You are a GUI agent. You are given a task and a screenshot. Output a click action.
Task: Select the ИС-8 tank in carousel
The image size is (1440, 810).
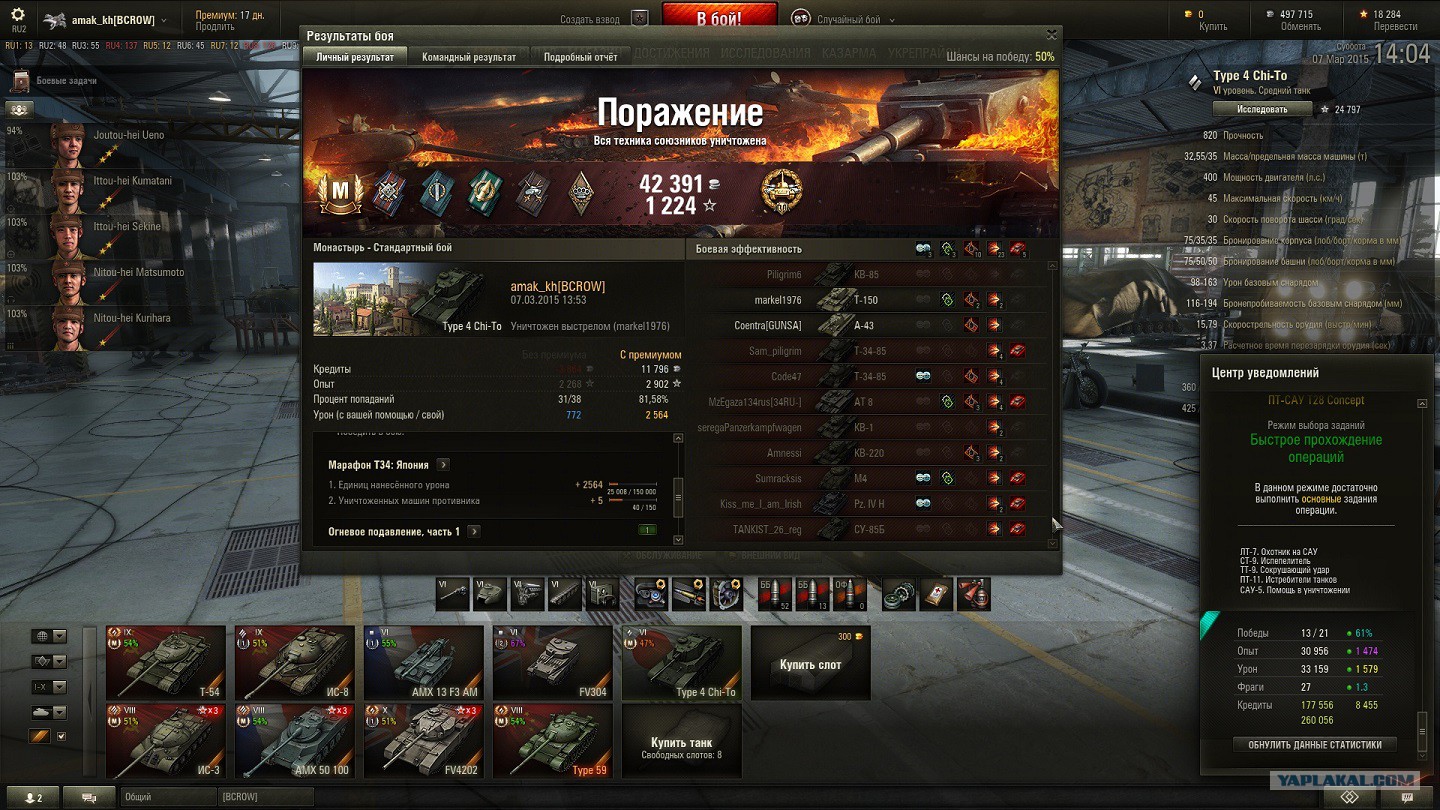(295, 662)
